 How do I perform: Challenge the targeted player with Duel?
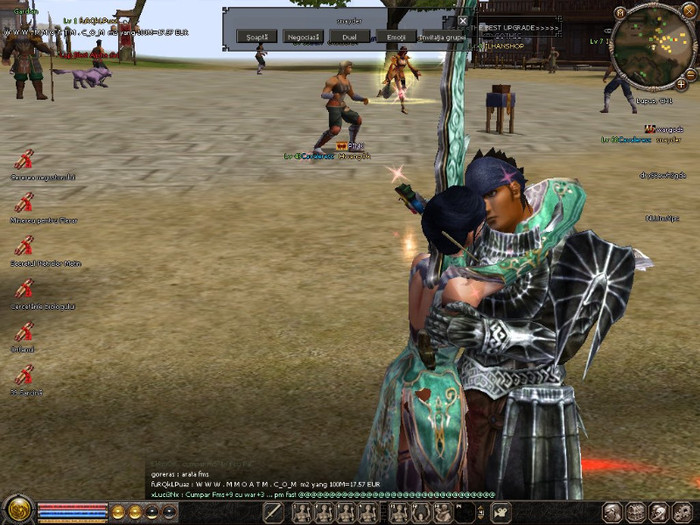(349, 37)
